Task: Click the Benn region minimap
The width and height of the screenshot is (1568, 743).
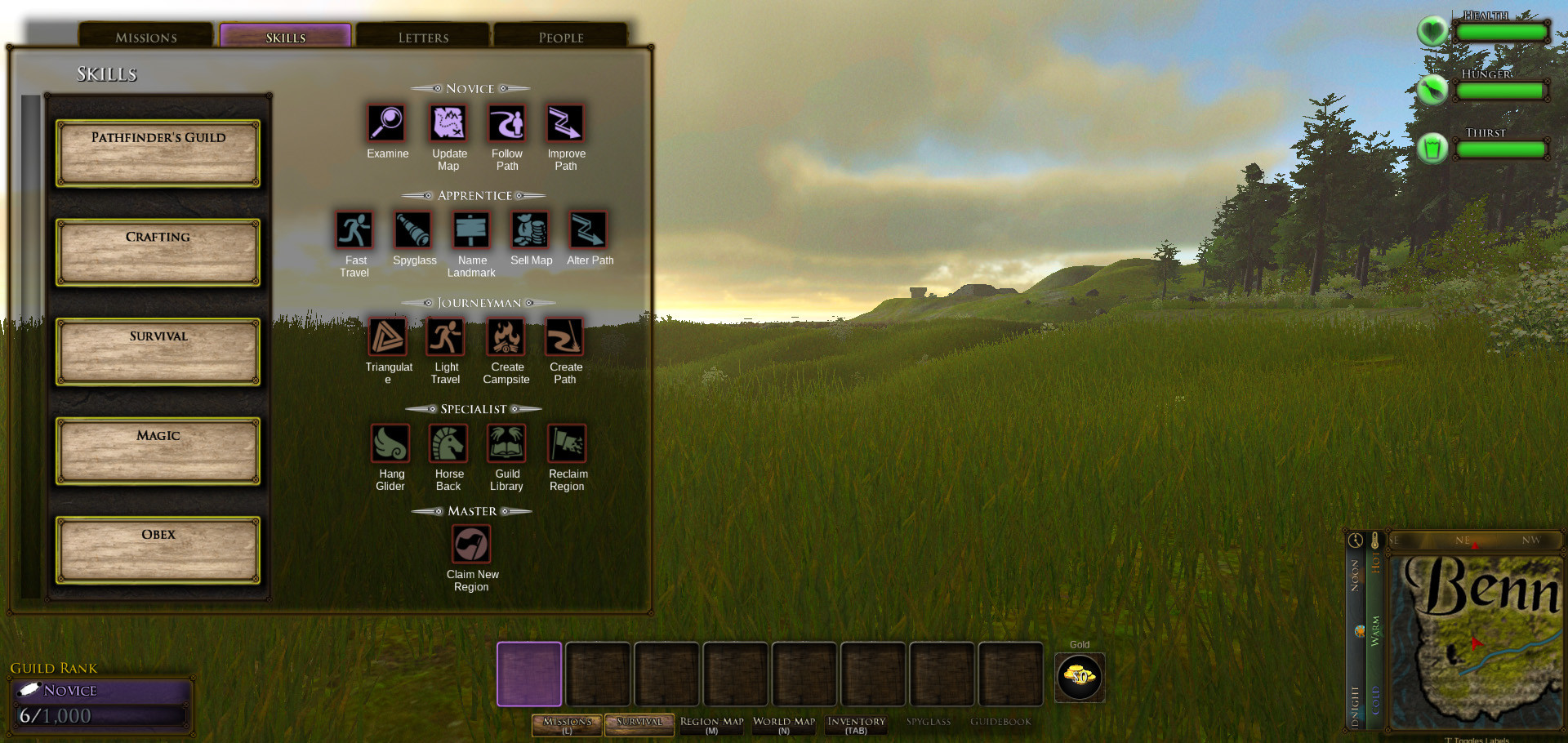Action: [1477, 643]
